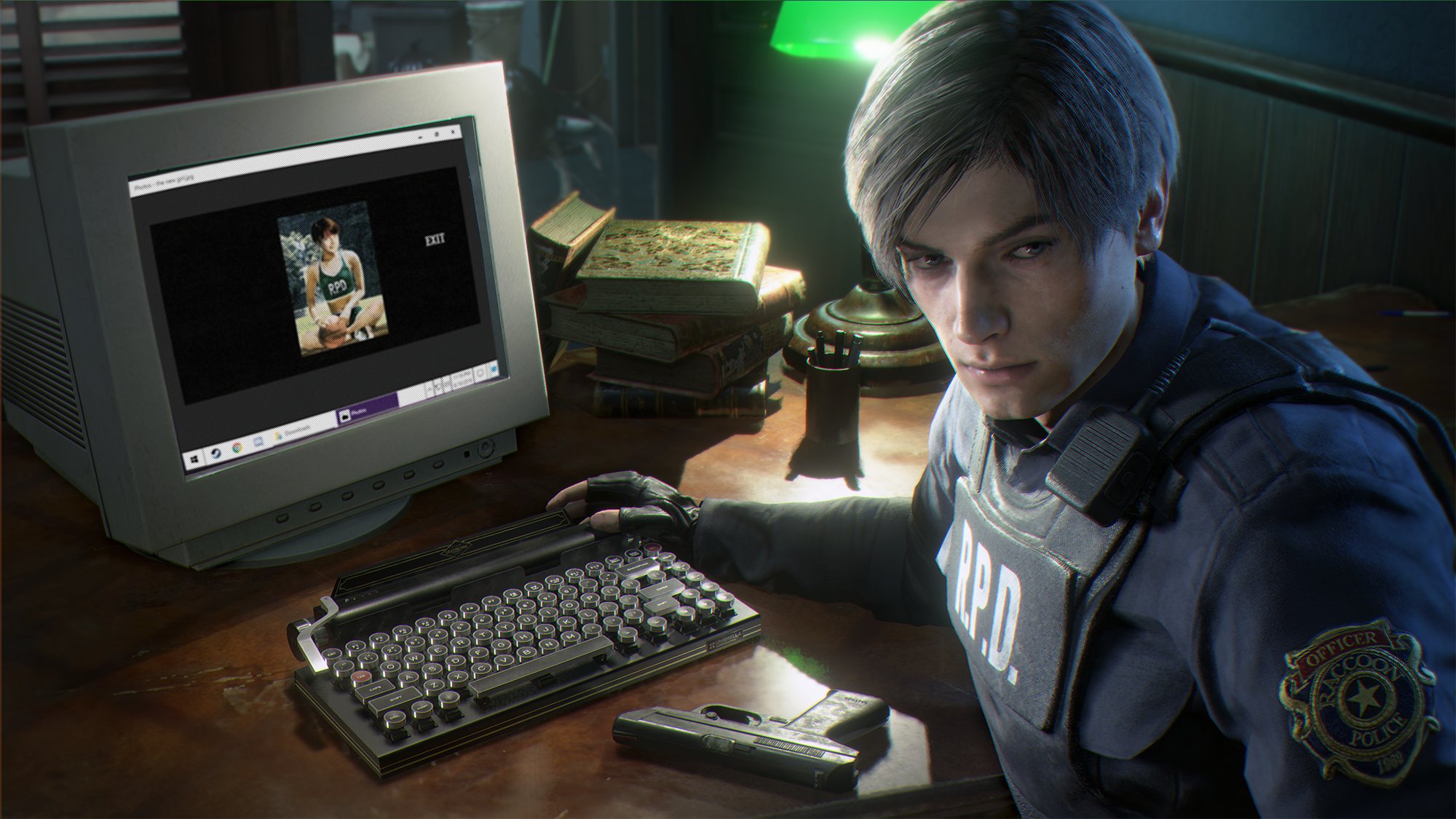This screenshot has height=819, width=1456.
Task: Launch Steam from the taskbar
Action: click(215, 455)
